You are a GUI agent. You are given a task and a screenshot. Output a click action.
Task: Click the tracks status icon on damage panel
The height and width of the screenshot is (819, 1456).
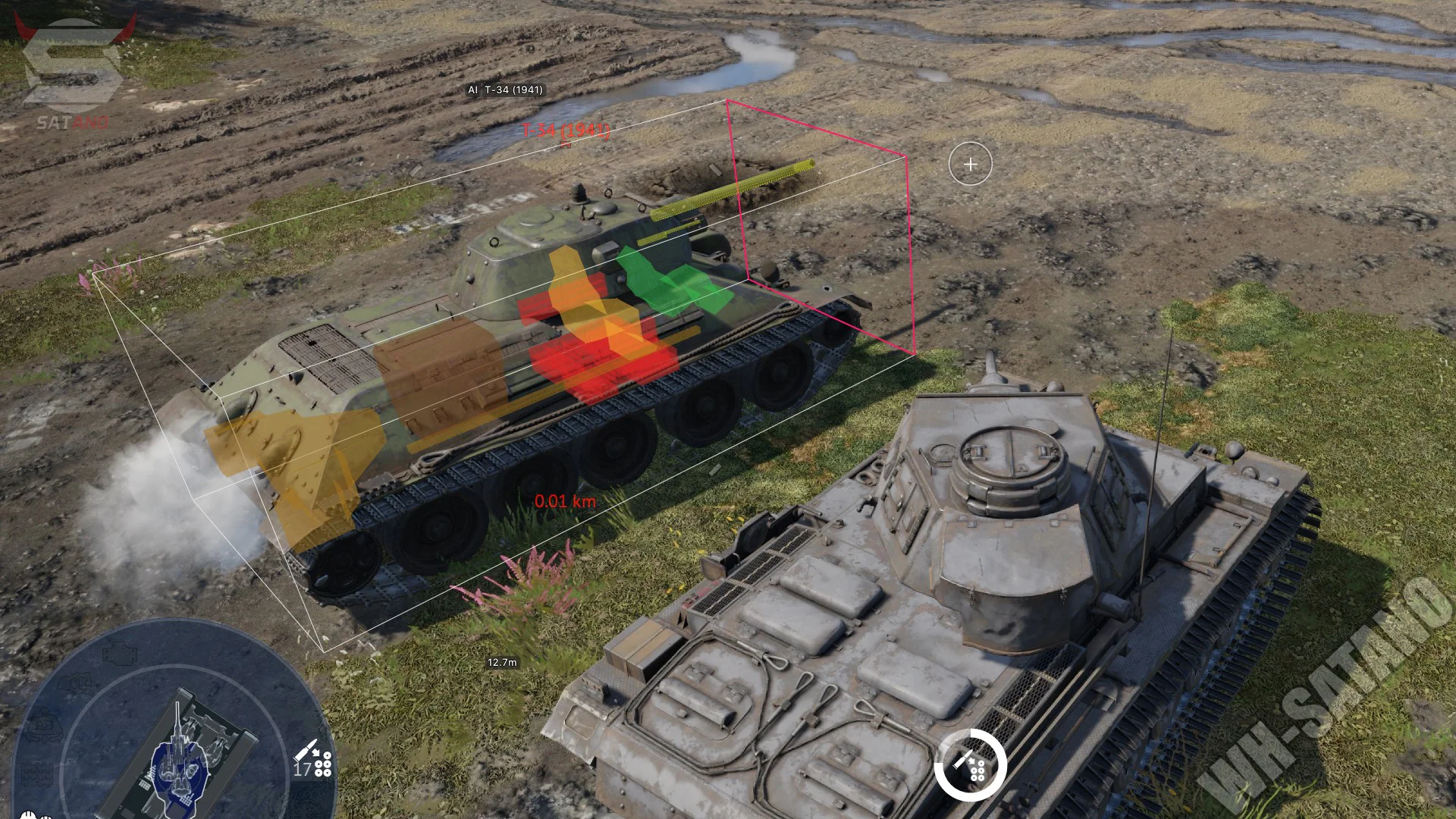pyautogui.click(x=36, y=775)
